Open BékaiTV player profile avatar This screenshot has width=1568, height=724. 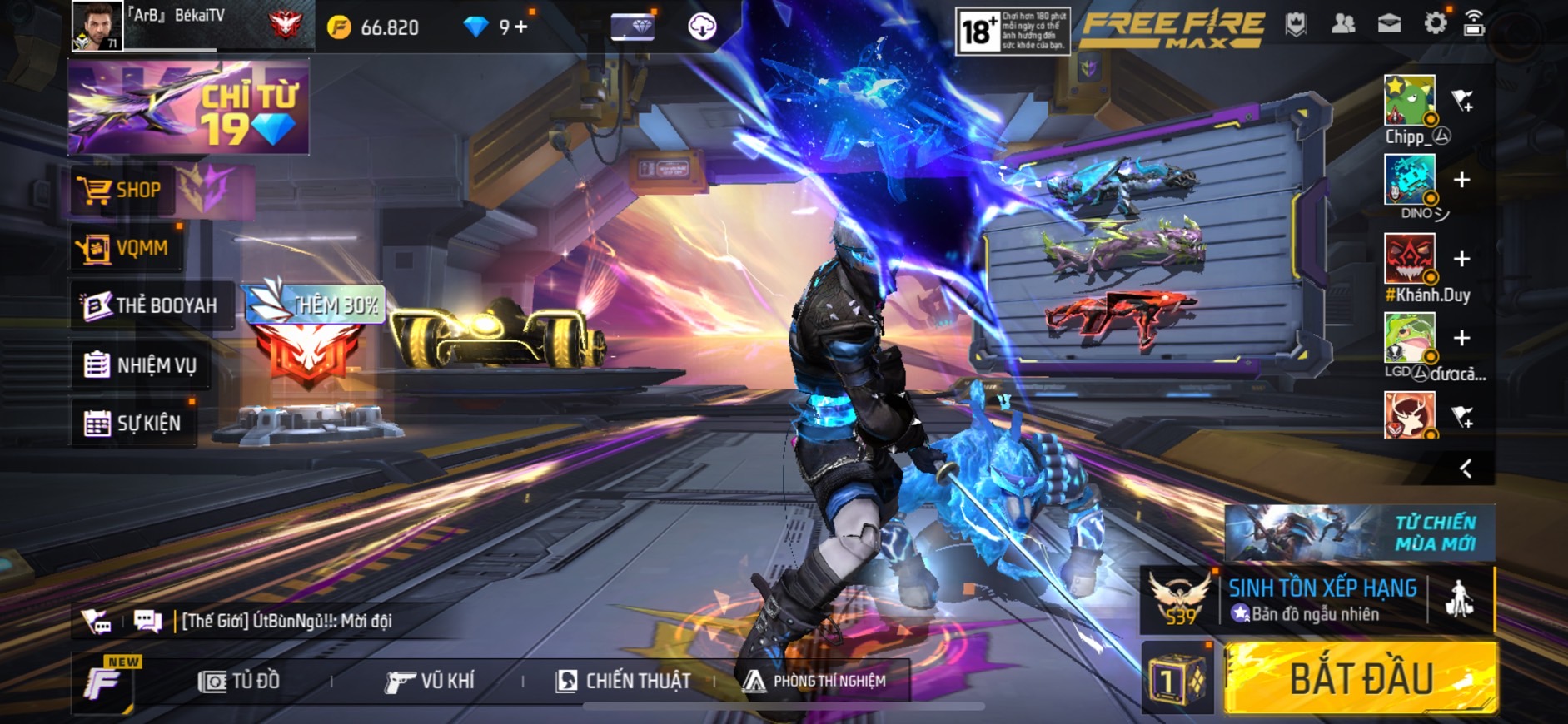click(97, 26)
